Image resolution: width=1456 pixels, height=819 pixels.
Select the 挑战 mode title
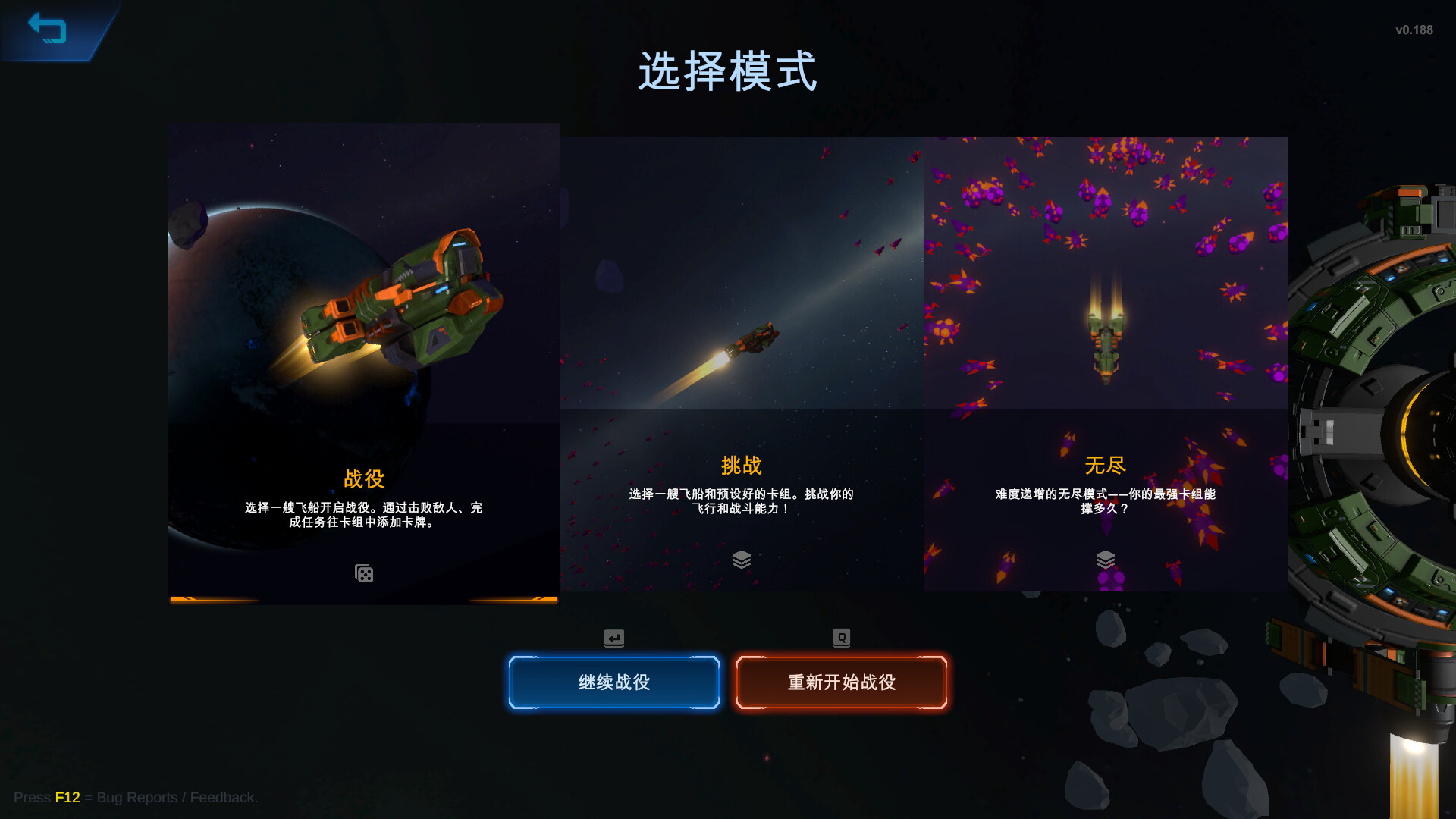pyautogui.click(x=742, y=466)
